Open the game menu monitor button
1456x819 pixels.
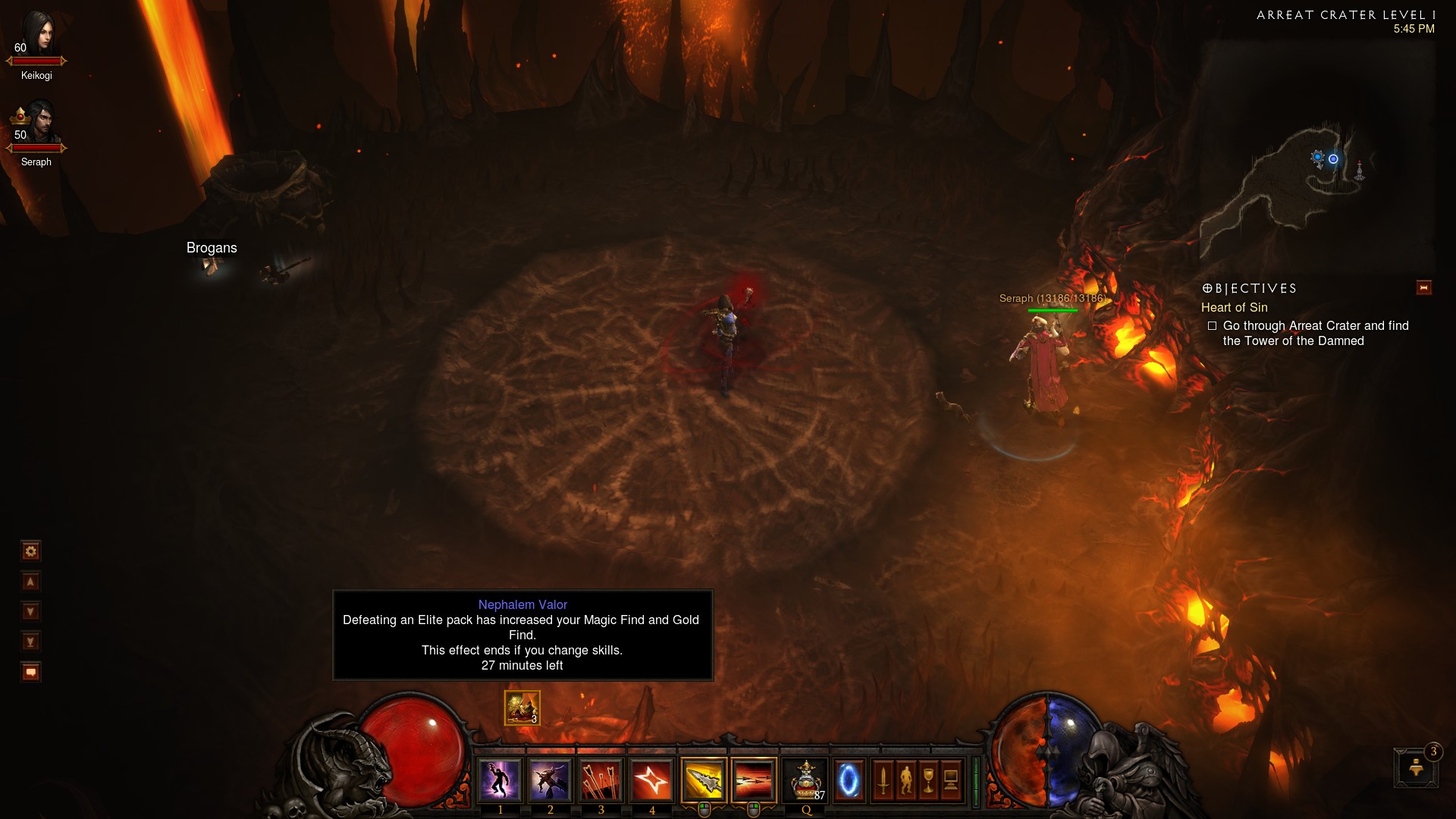point(951,780)
